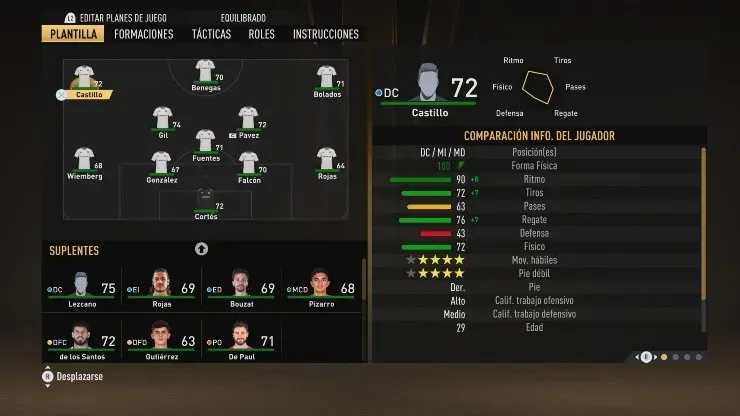Select Falcón in the defense

coord(249,165)
